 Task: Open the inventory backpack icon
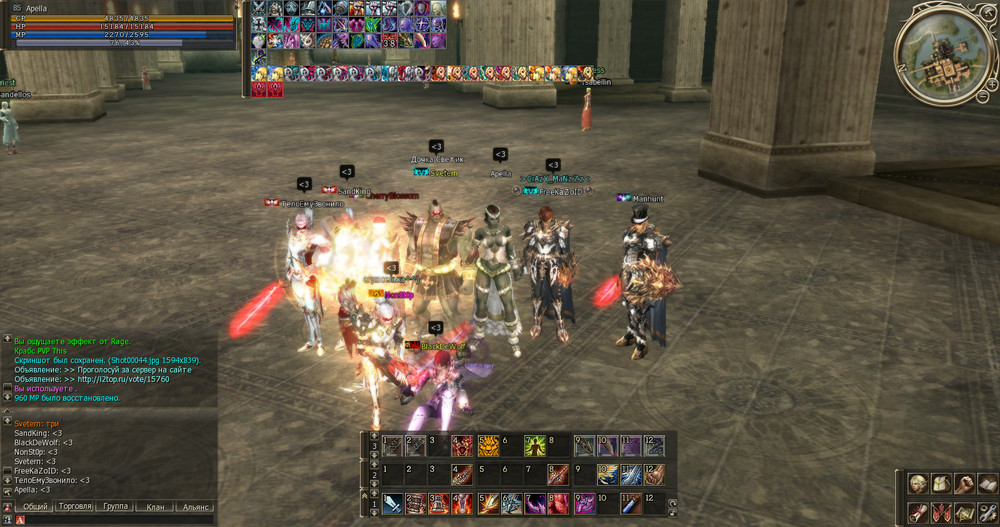[x=939, y=485]
